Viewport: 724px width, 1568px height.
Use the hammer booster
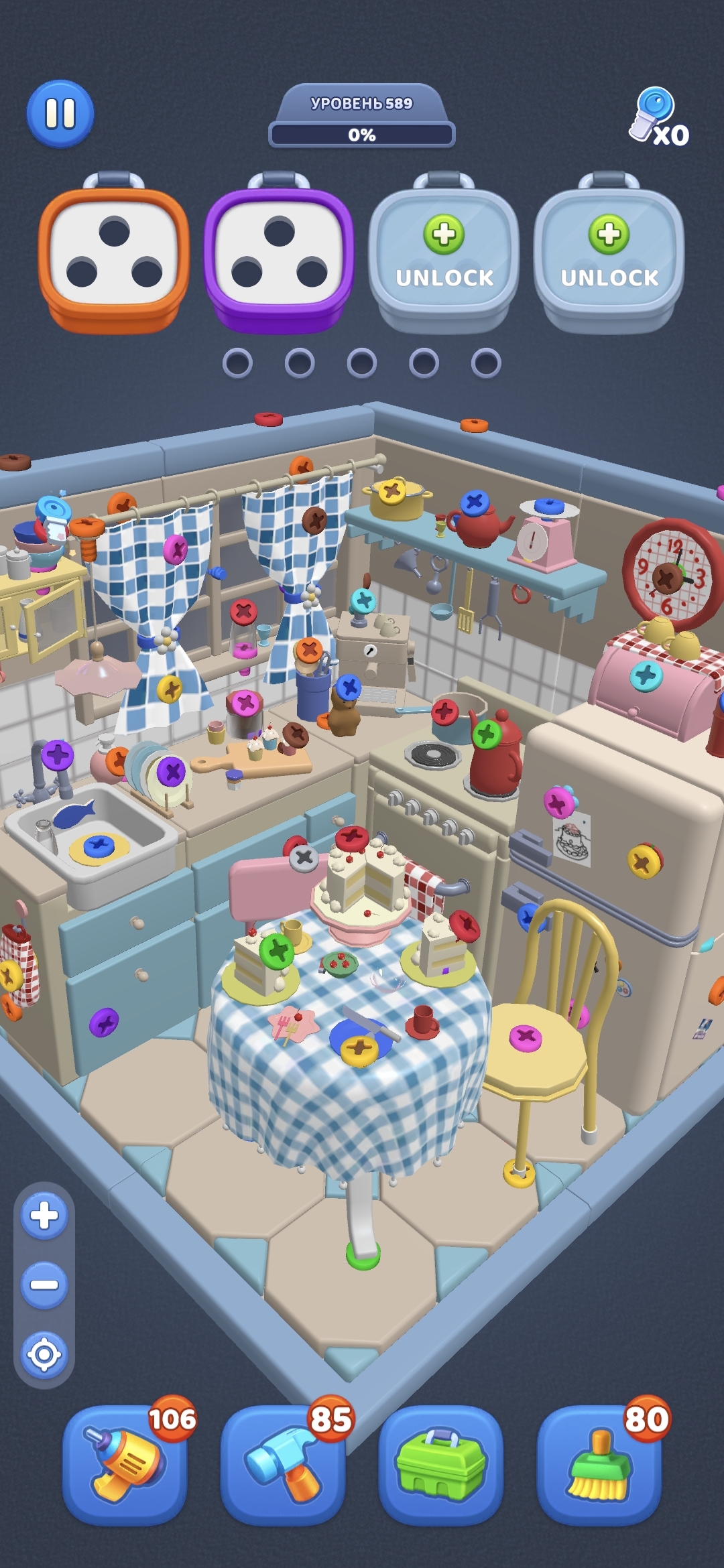tap(283, 1464)
